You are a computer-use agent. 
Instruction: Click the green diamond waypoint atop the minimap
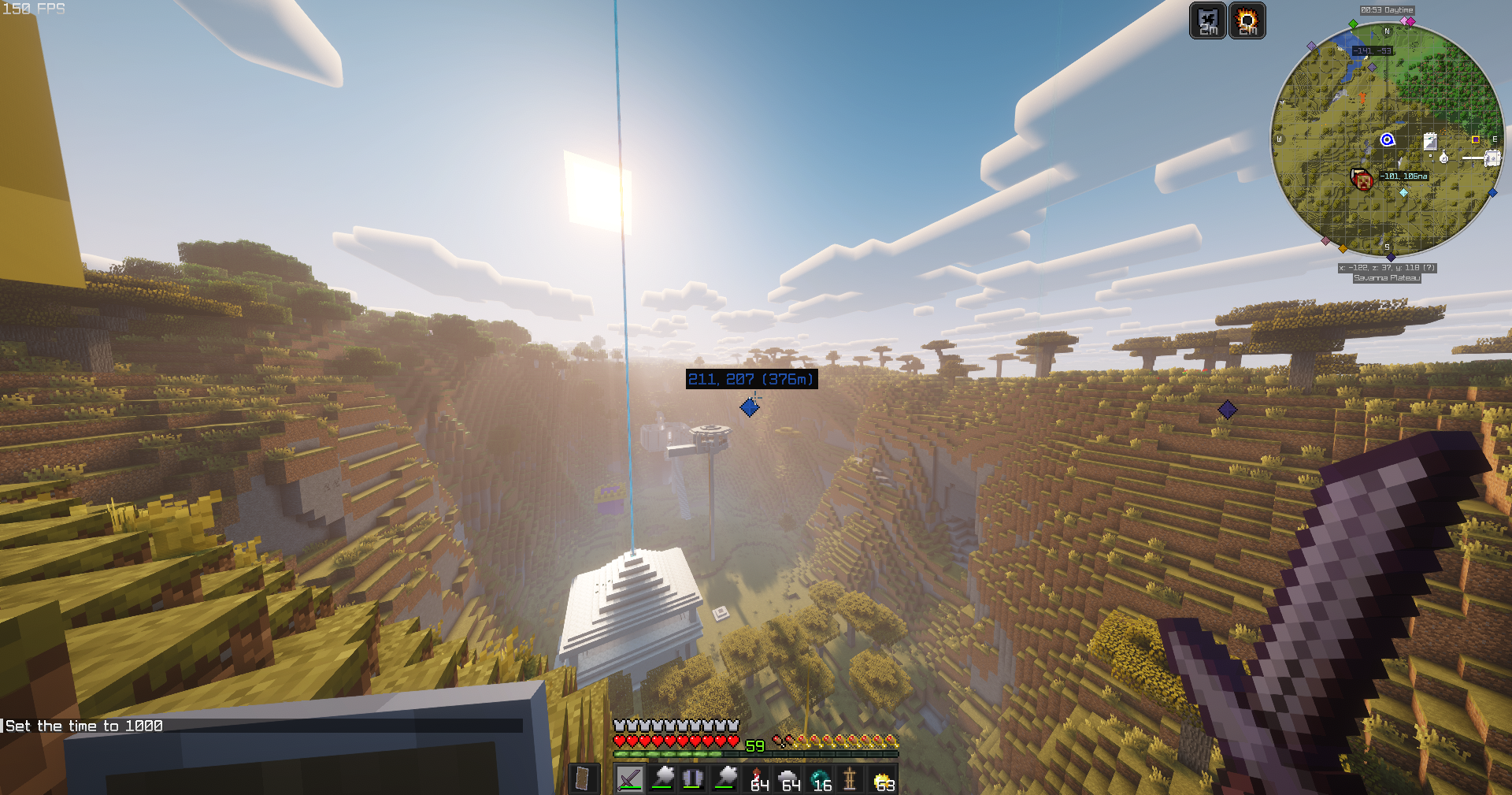pos(1352,24)
